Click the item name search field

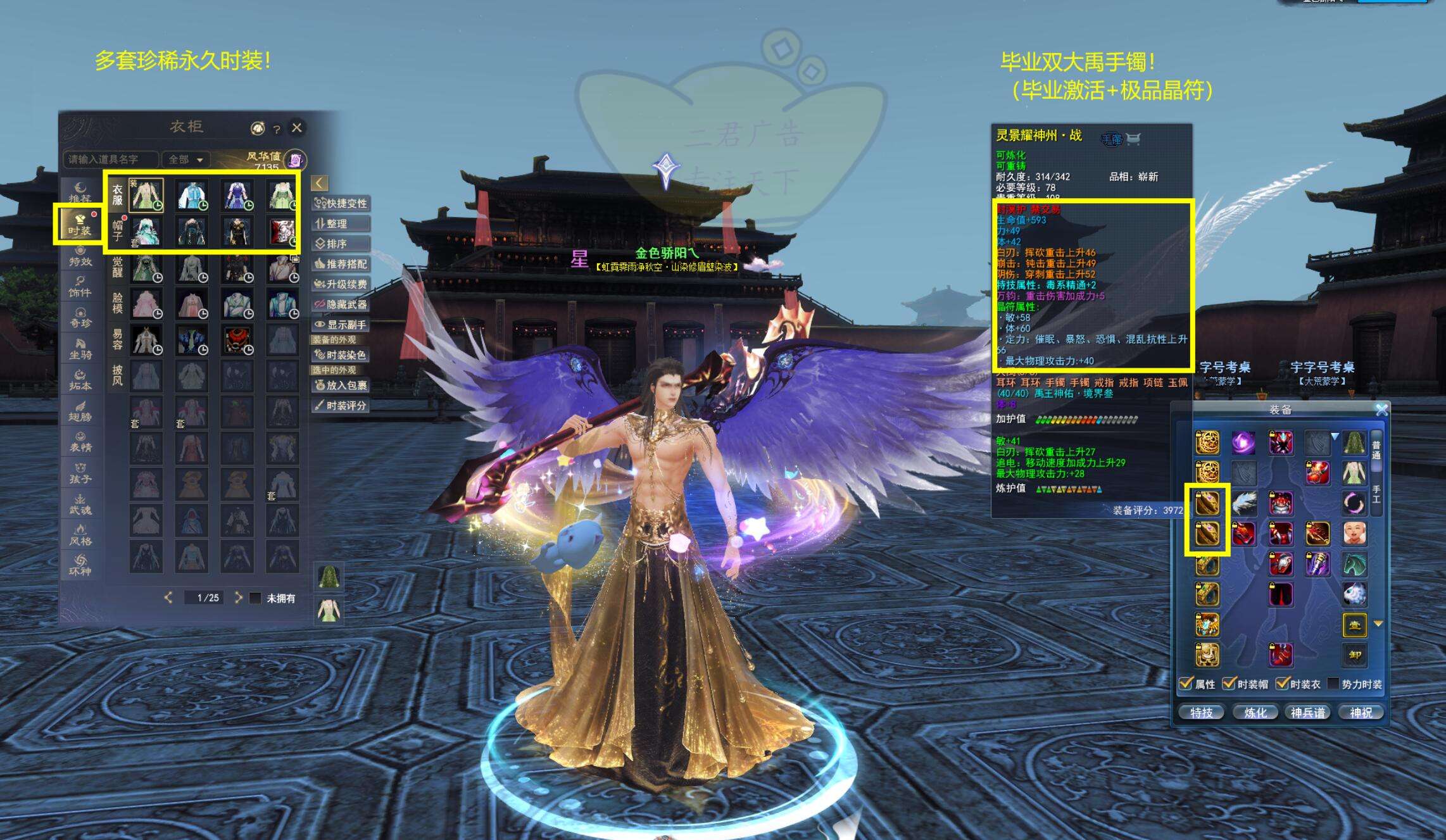[109, 160]
